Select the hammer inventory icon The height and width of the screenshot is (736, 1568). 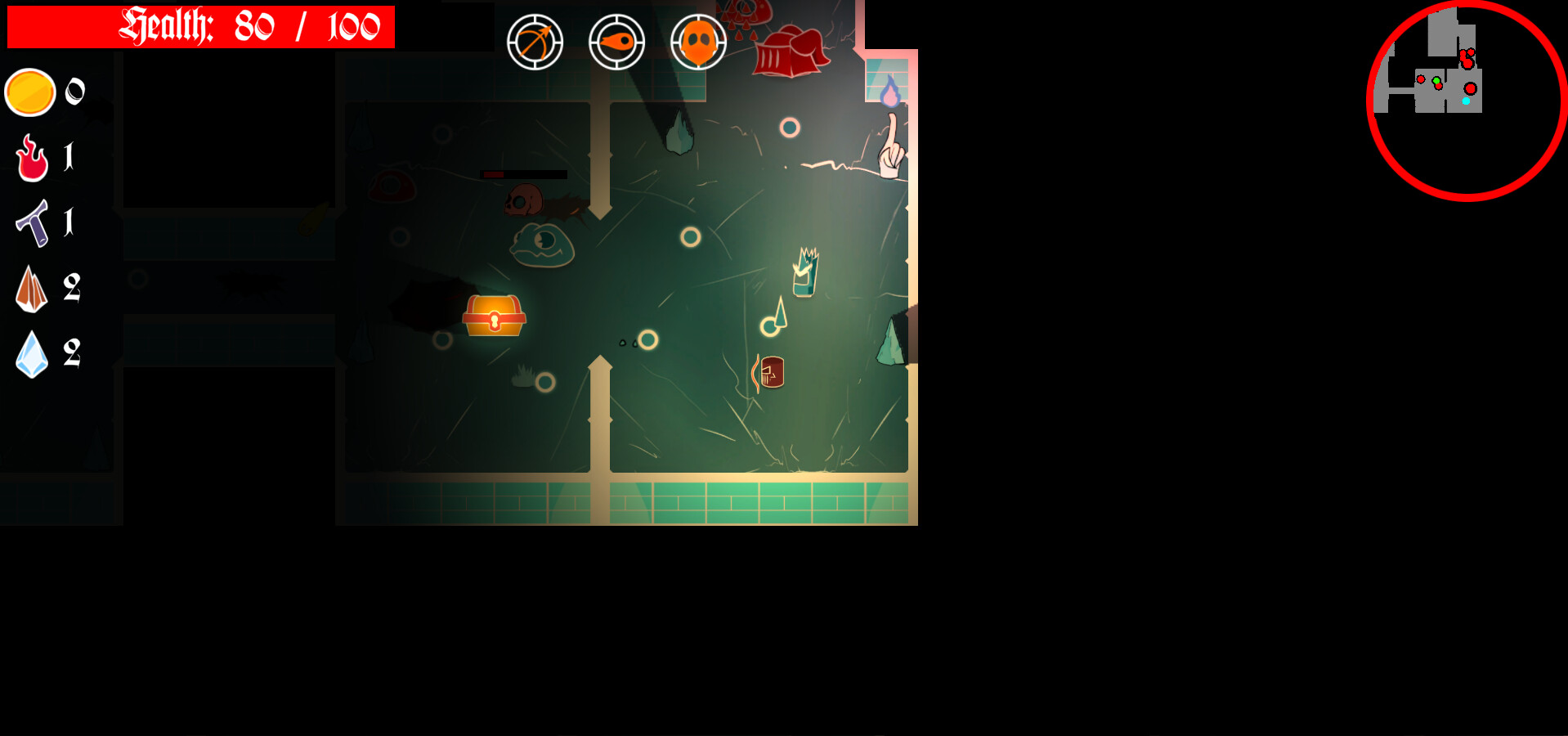click(30, 223)
